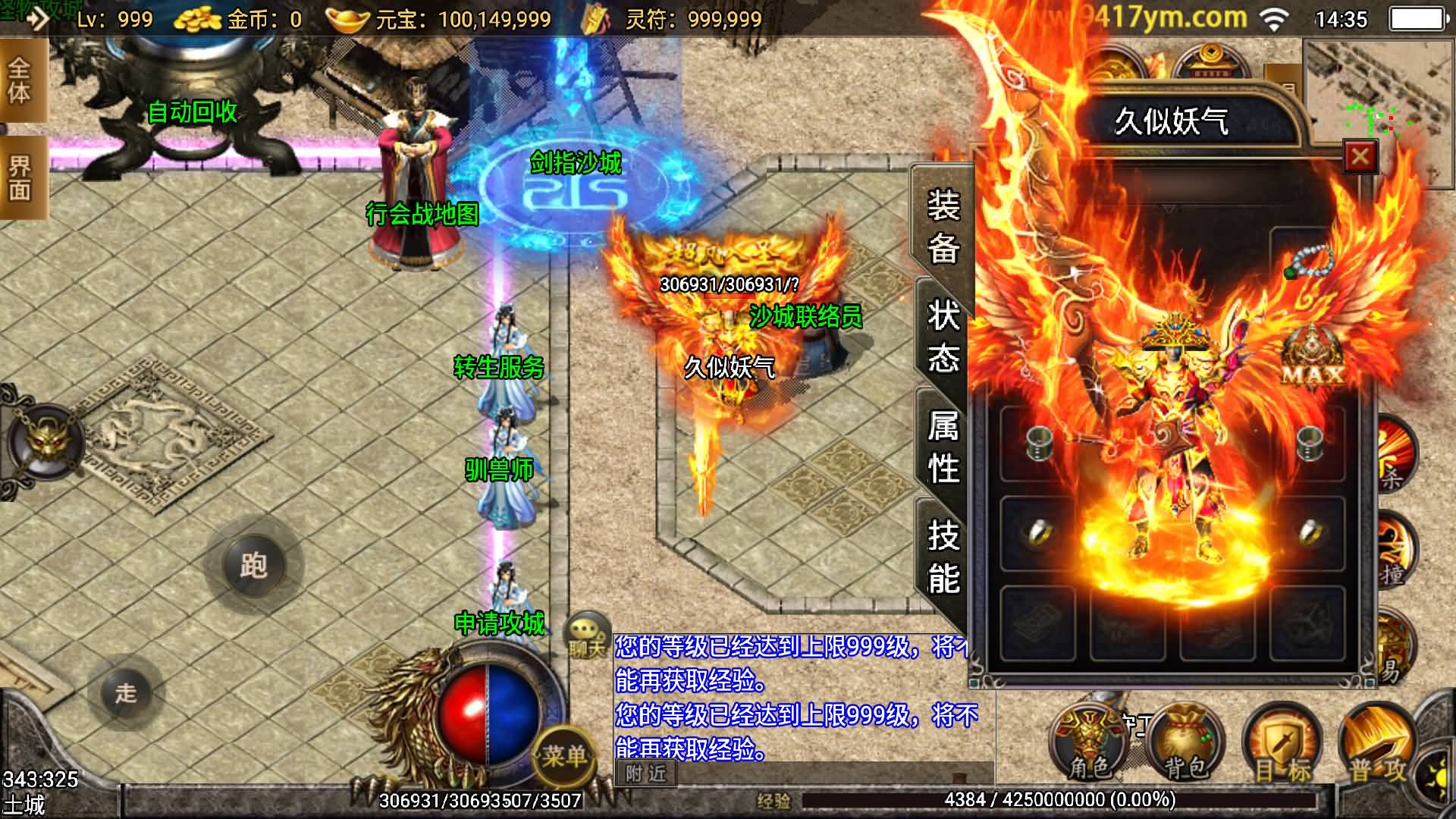This screenshot has width=1456, height=819.
Task: Open the minimap
Action: 1379,91
